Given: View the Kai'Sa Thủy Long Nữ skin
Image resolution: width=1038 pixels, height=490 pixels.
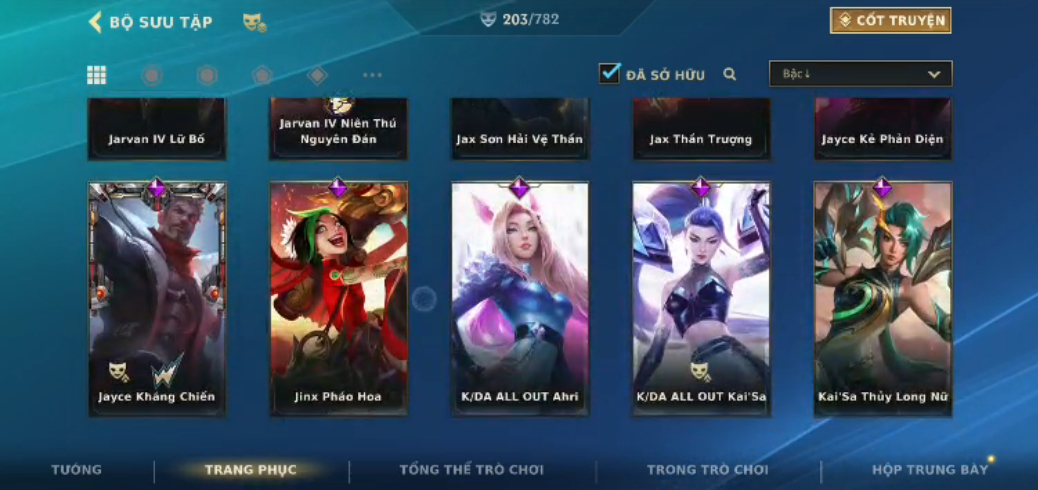Looking at the screenshot, I should pyautogui.click(x=882, y=298).
